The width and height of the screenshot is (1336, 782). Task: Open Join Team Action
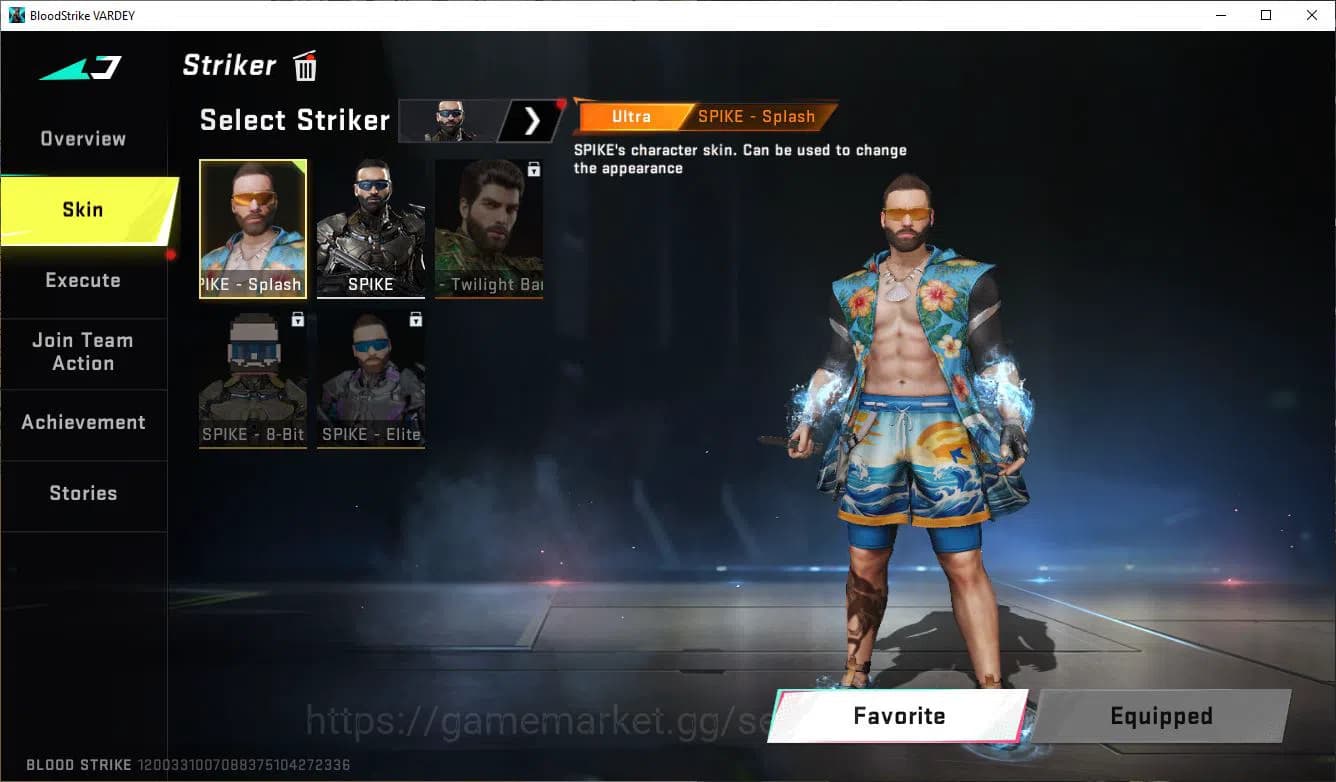click(83, 352)
